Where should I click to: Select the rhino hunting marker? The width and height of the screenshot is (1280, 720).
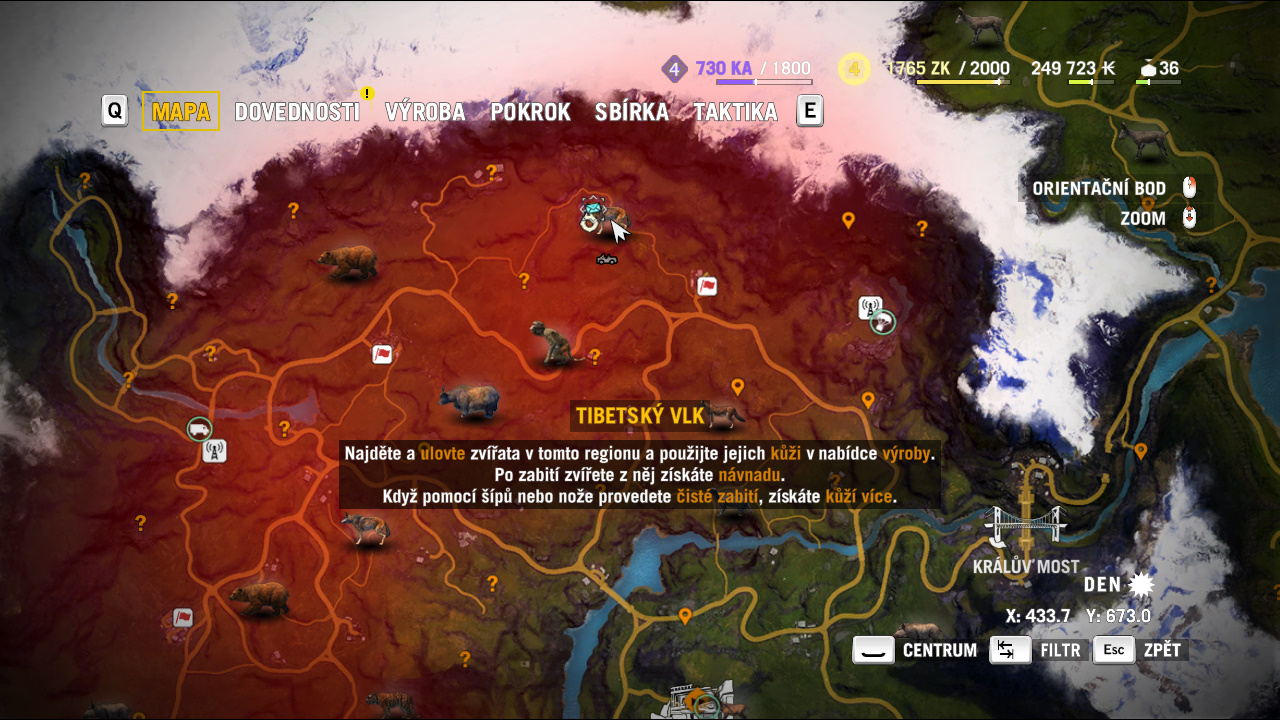469,401
